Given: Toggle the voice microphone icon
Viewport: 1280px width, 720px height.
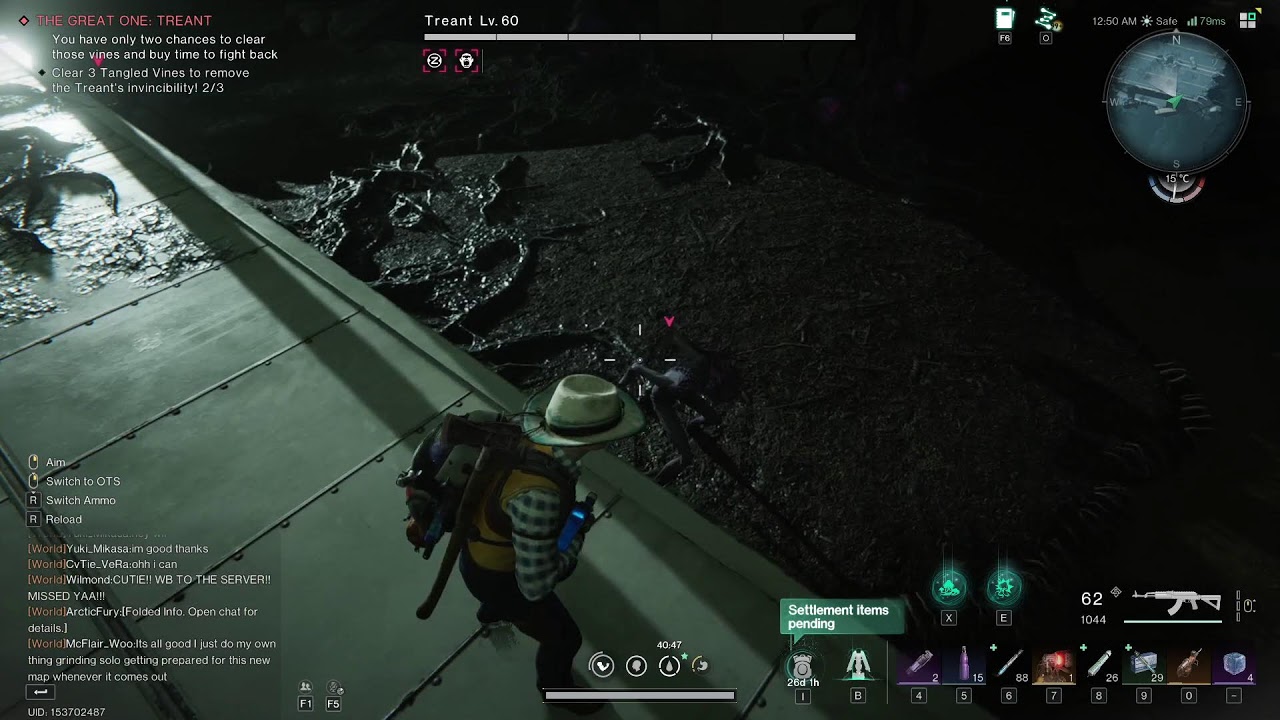Looking at the screenshot, I should [334, 688].
